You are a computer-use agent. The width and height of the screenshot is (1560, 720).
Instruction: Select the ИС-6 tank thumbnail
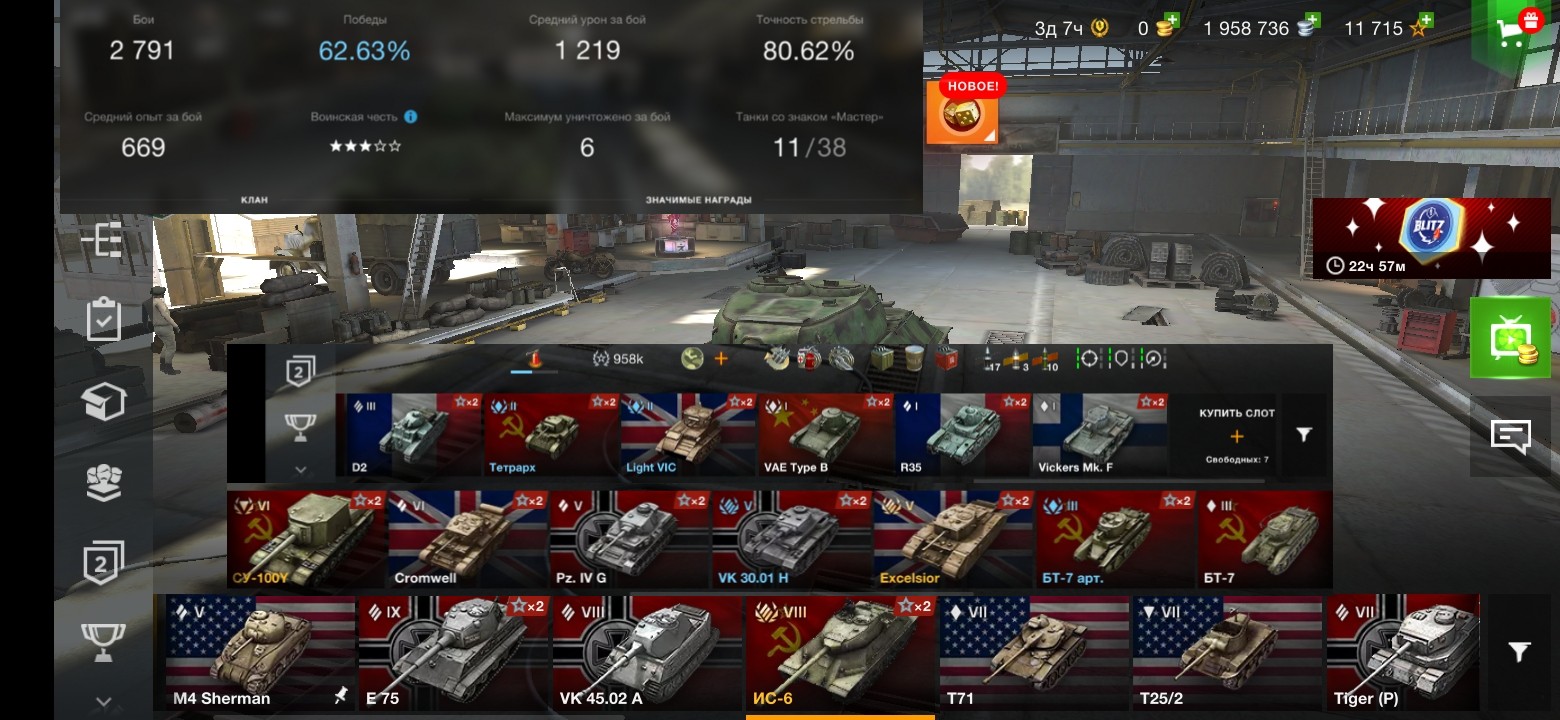[838, 650]
